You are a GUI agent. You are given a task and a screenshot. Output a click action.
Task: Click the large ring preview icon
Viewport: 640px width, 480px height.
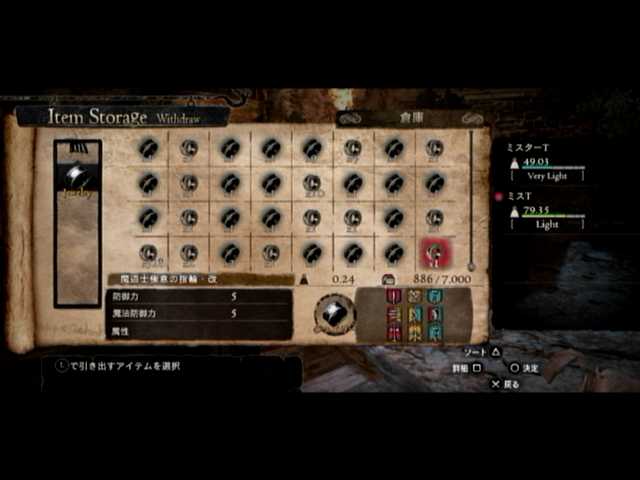point(334,314)
